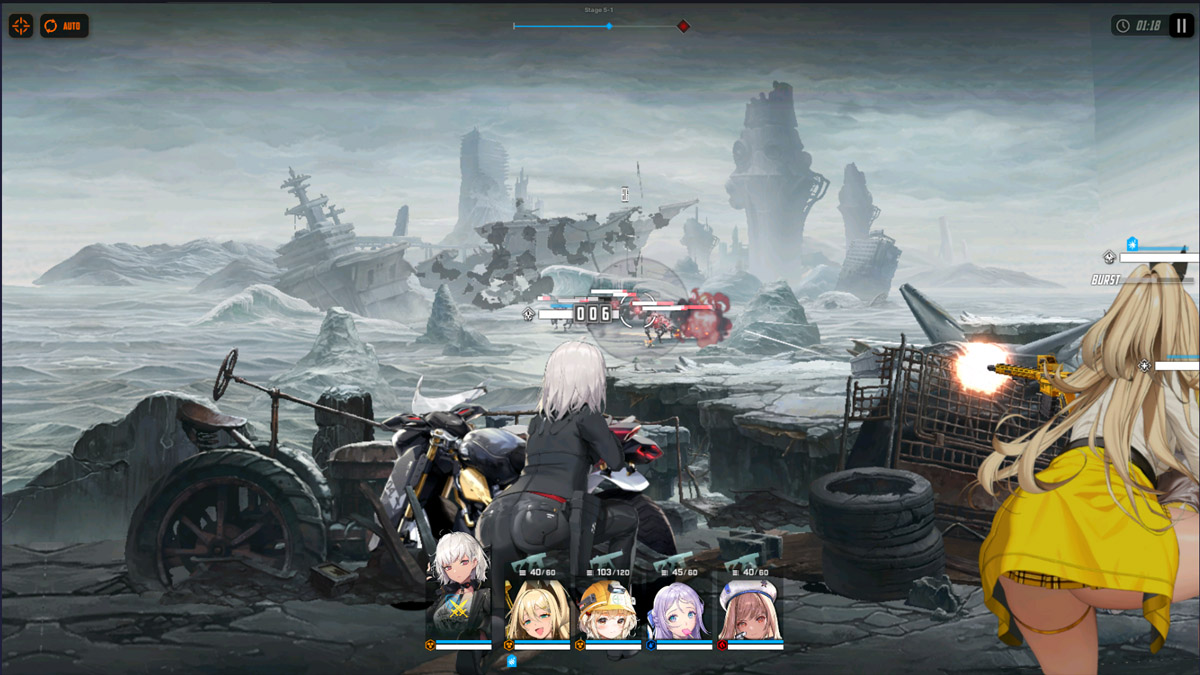Toggle the AUTO skill button
Screen dimensions: 1200x675
(x=64, y=26)
